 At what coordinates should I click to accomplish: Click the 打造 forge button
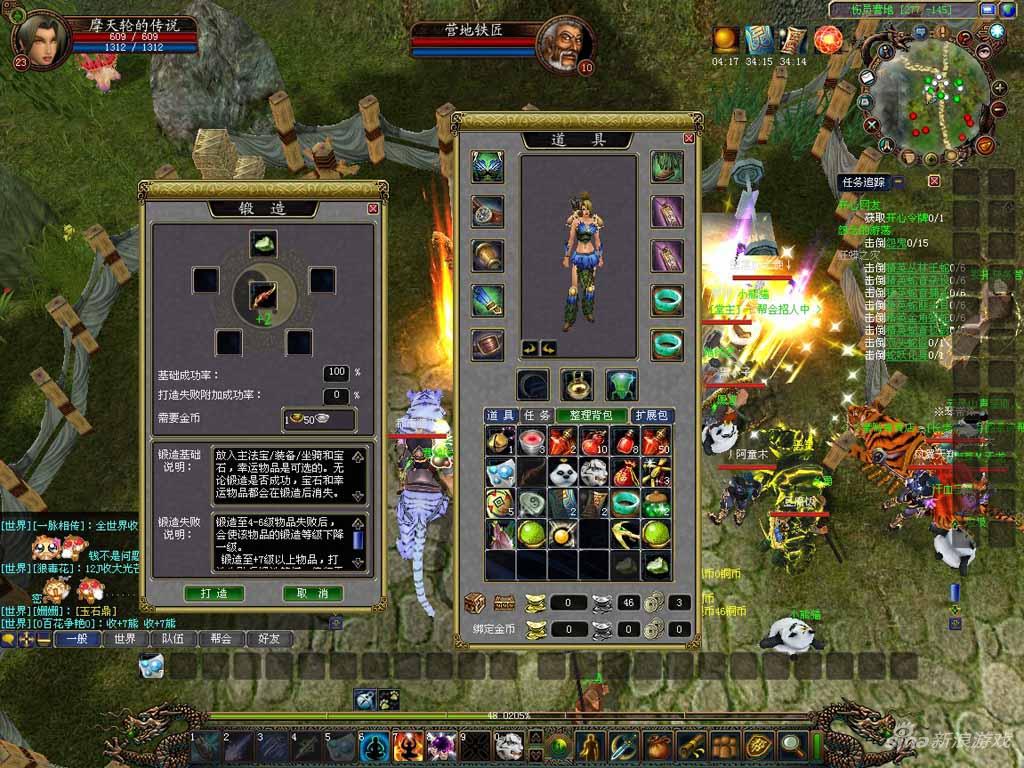tap(214, 593)
